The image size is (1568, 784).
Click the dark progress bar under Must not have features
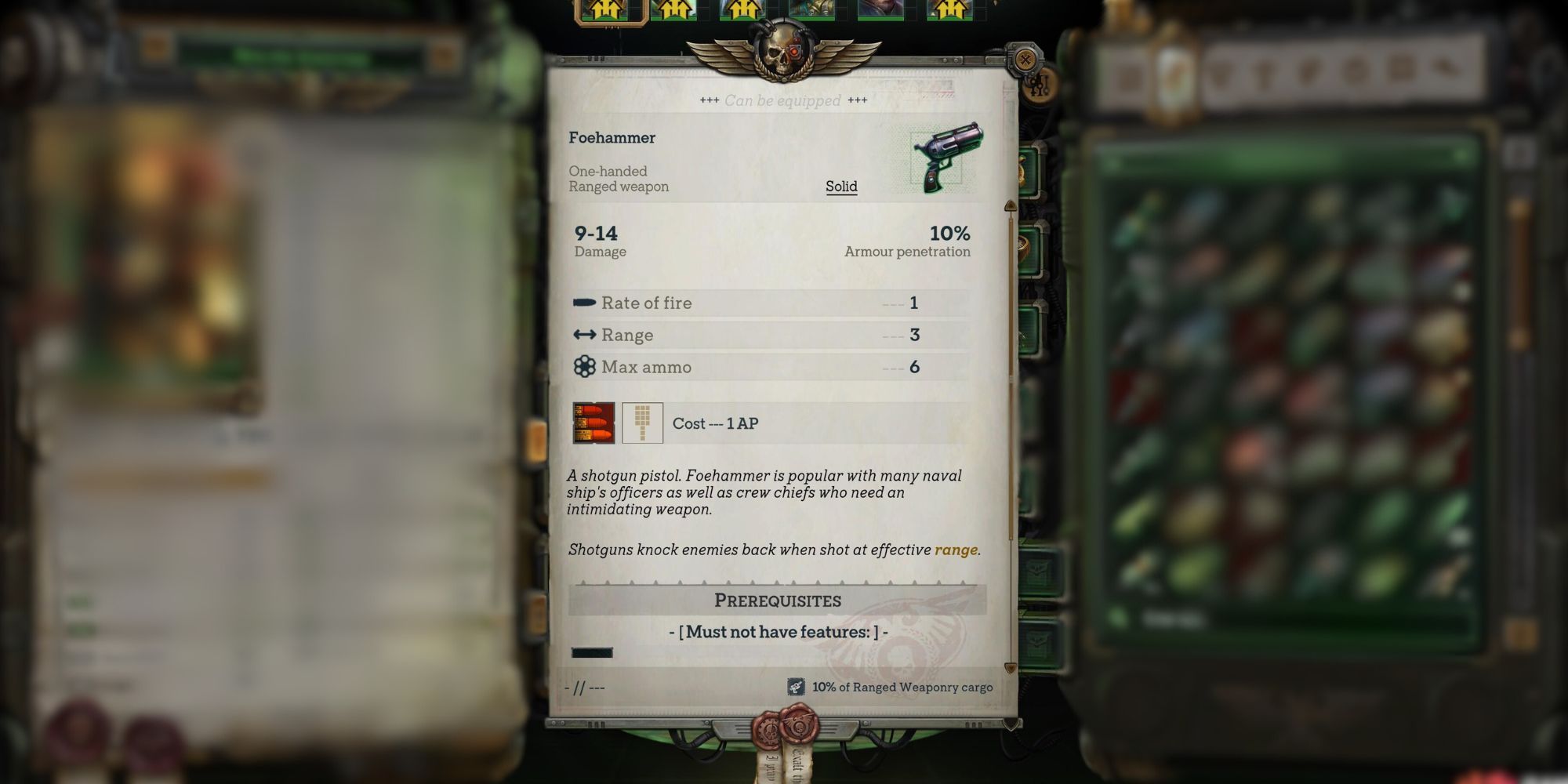point(592,652)
